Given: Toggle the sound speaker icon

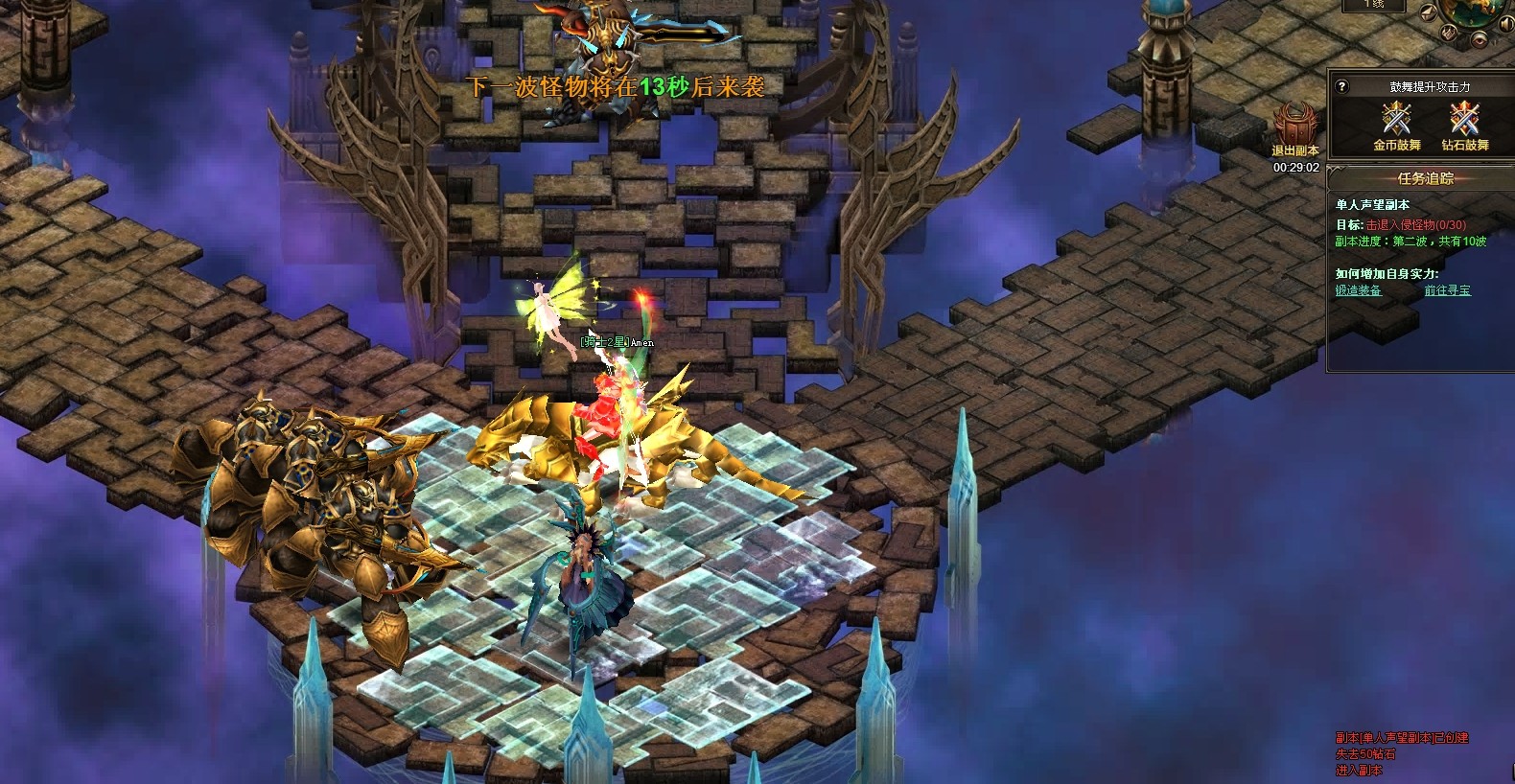Looking at the screenshot, I should point(1506,24).
